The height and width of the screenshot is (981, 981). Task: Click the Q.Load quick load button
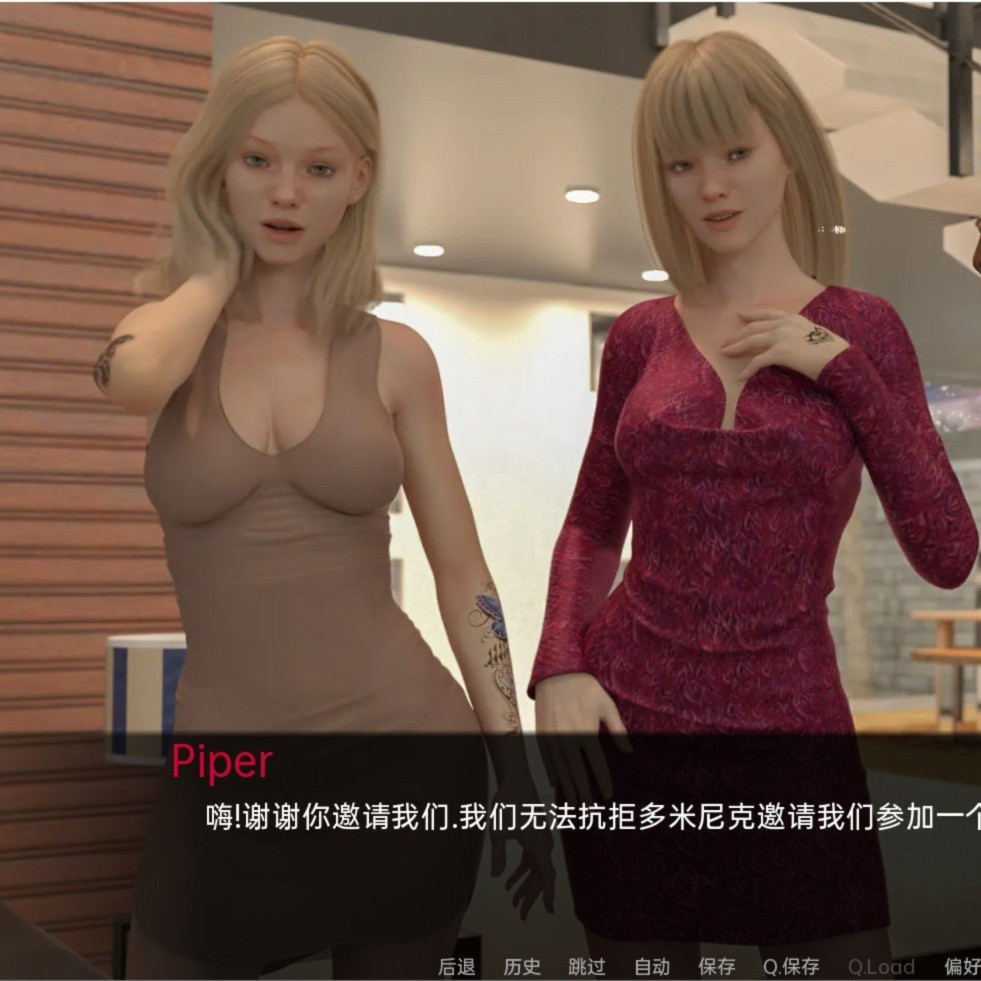tap(881, 966)
